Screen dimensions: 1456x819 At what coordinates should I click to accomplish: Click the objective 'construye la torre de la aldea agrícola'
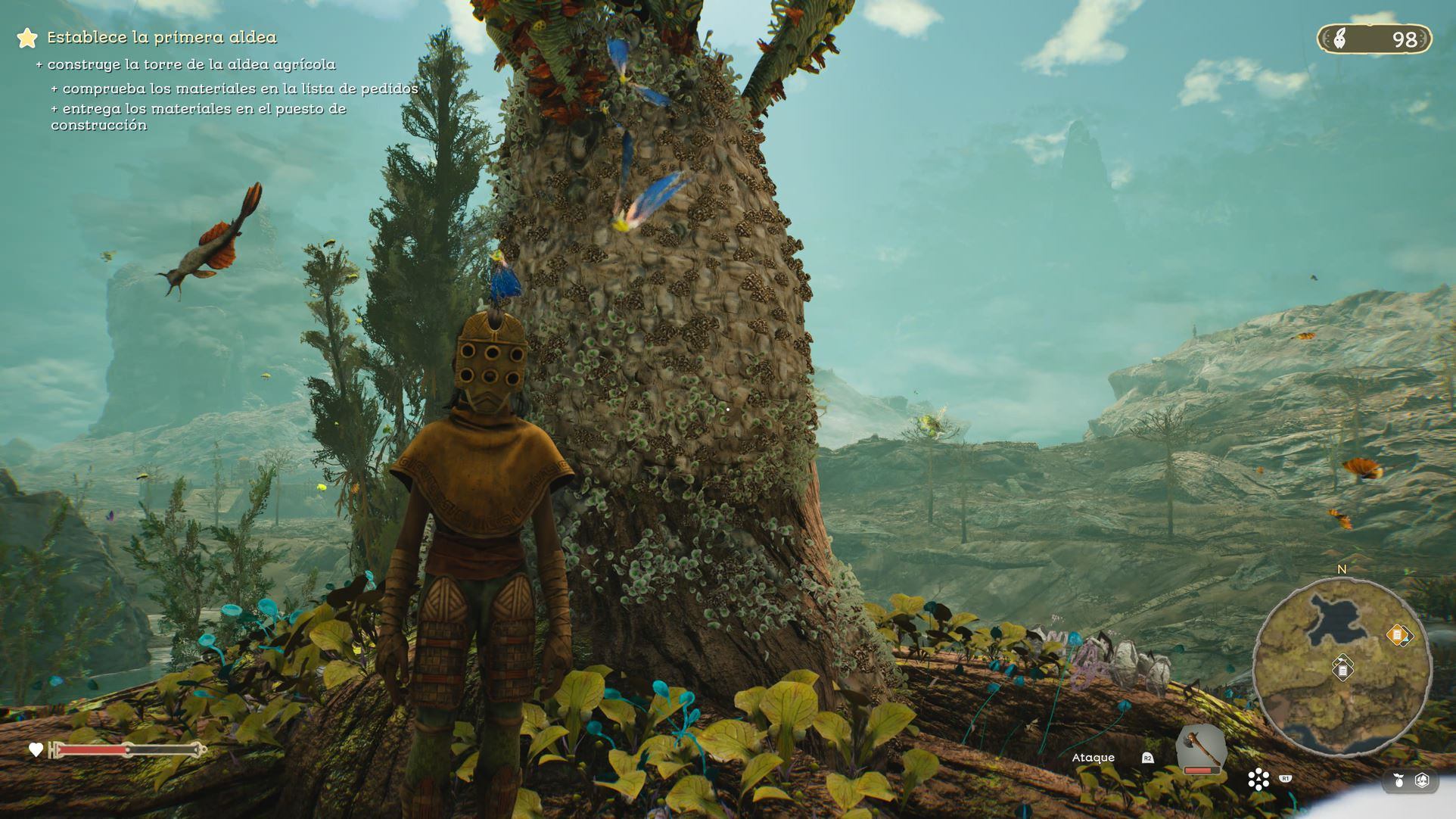click(x=191, y=64)
